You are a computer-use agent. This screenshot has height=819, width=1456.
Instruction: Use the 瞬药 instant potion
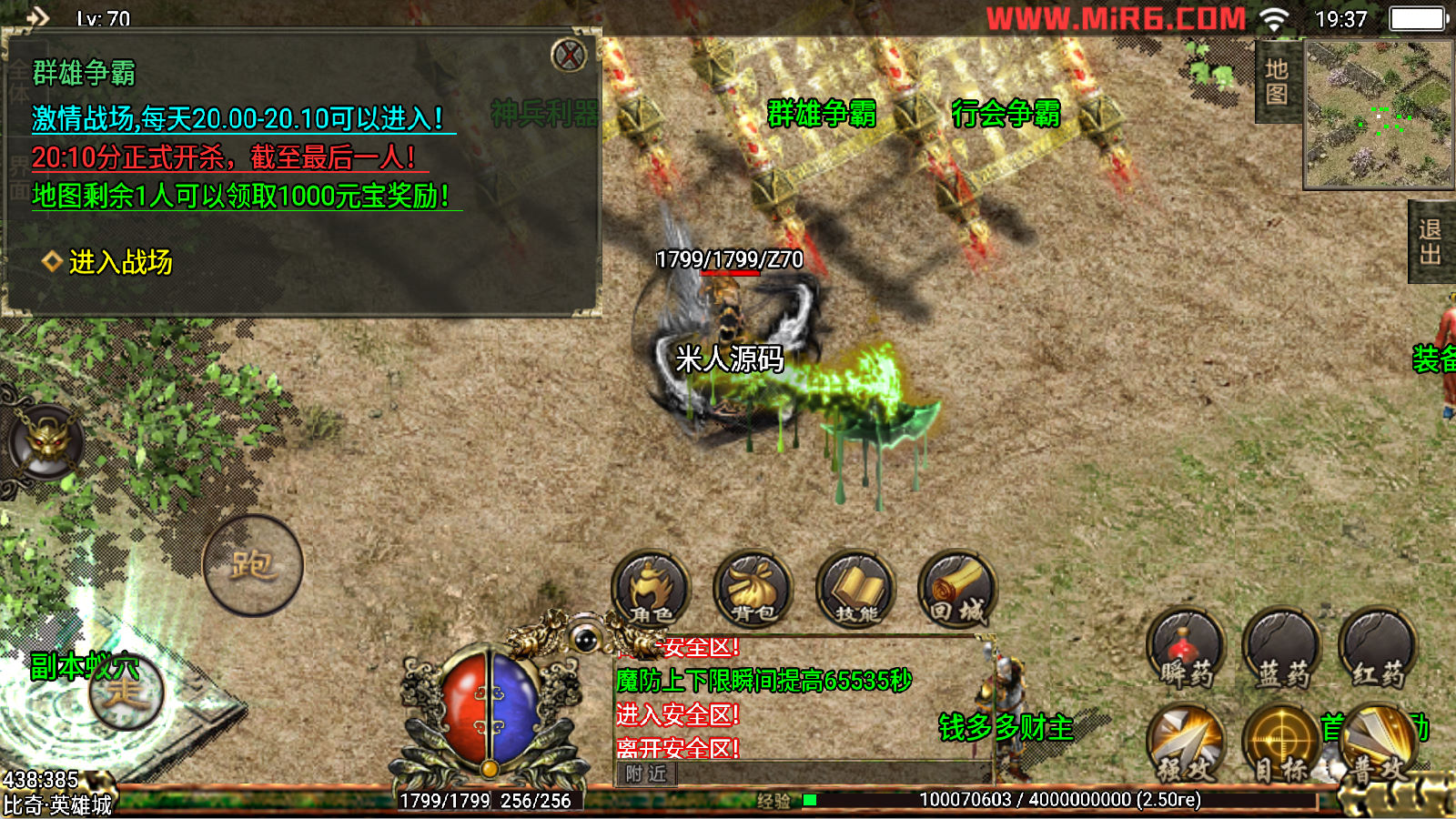(x=1186, y=649)
